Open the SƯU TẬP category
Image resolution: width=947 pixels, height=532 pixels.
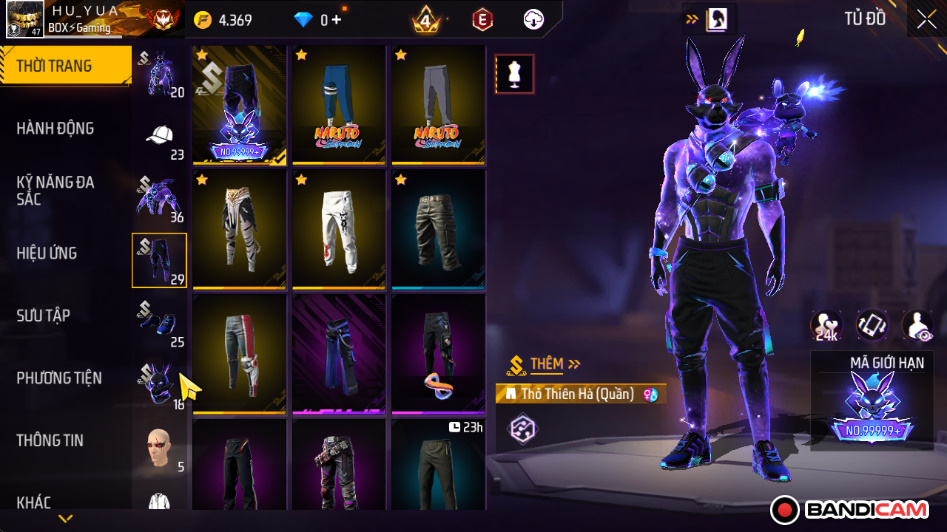tap(44, 315)
